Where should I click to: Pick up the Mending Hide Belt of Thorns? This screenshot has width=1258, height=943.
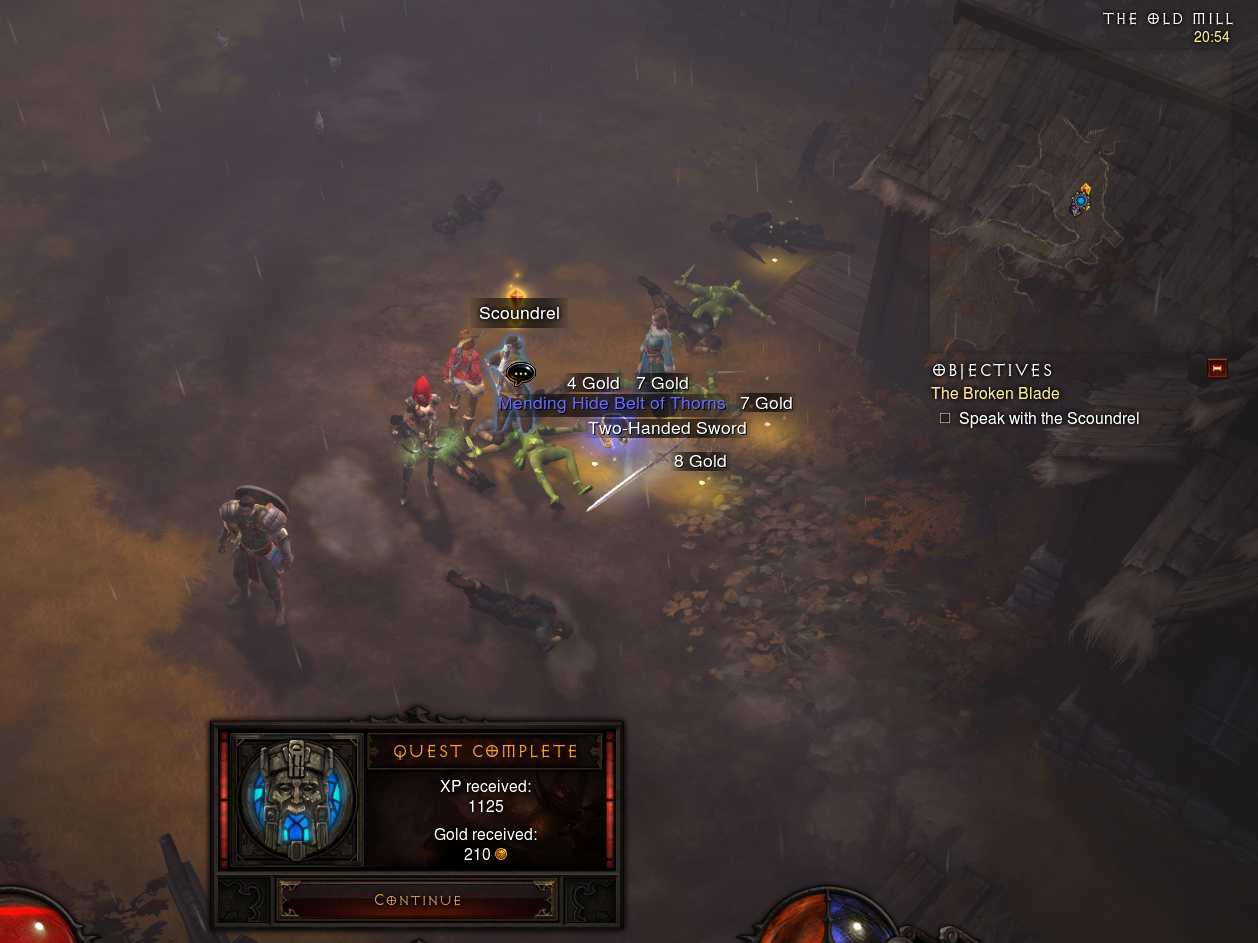point(611,404)
